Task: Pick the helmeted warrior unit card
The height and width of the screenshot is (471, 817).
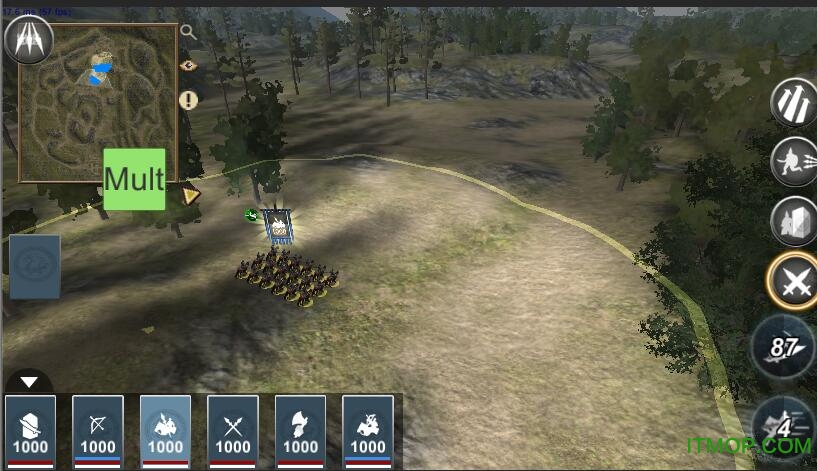Action: click(x=300, y=431)
